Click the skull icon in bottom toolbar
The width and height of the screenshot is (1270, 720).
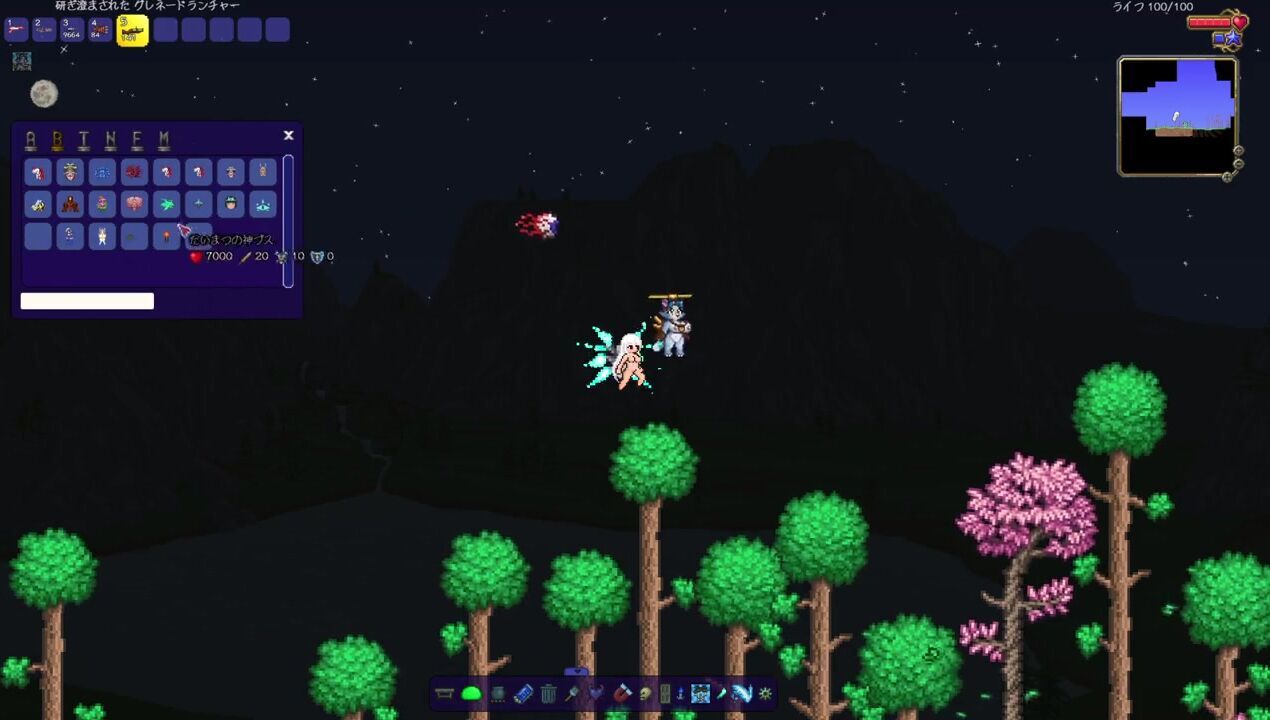(645, 693)
